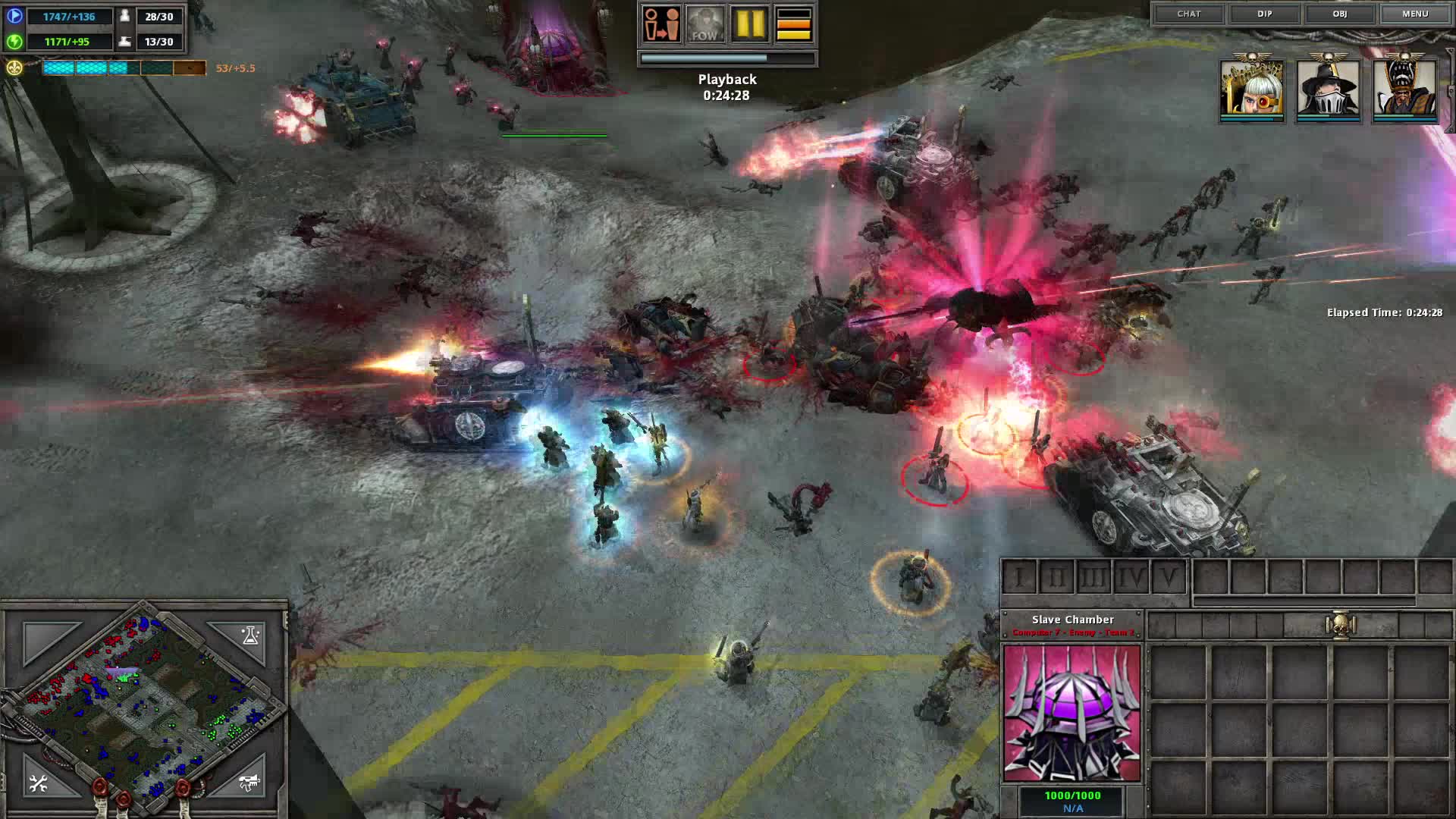Select the leftmost commander portrait
Screen dimensions: 1456x819
1253,89
